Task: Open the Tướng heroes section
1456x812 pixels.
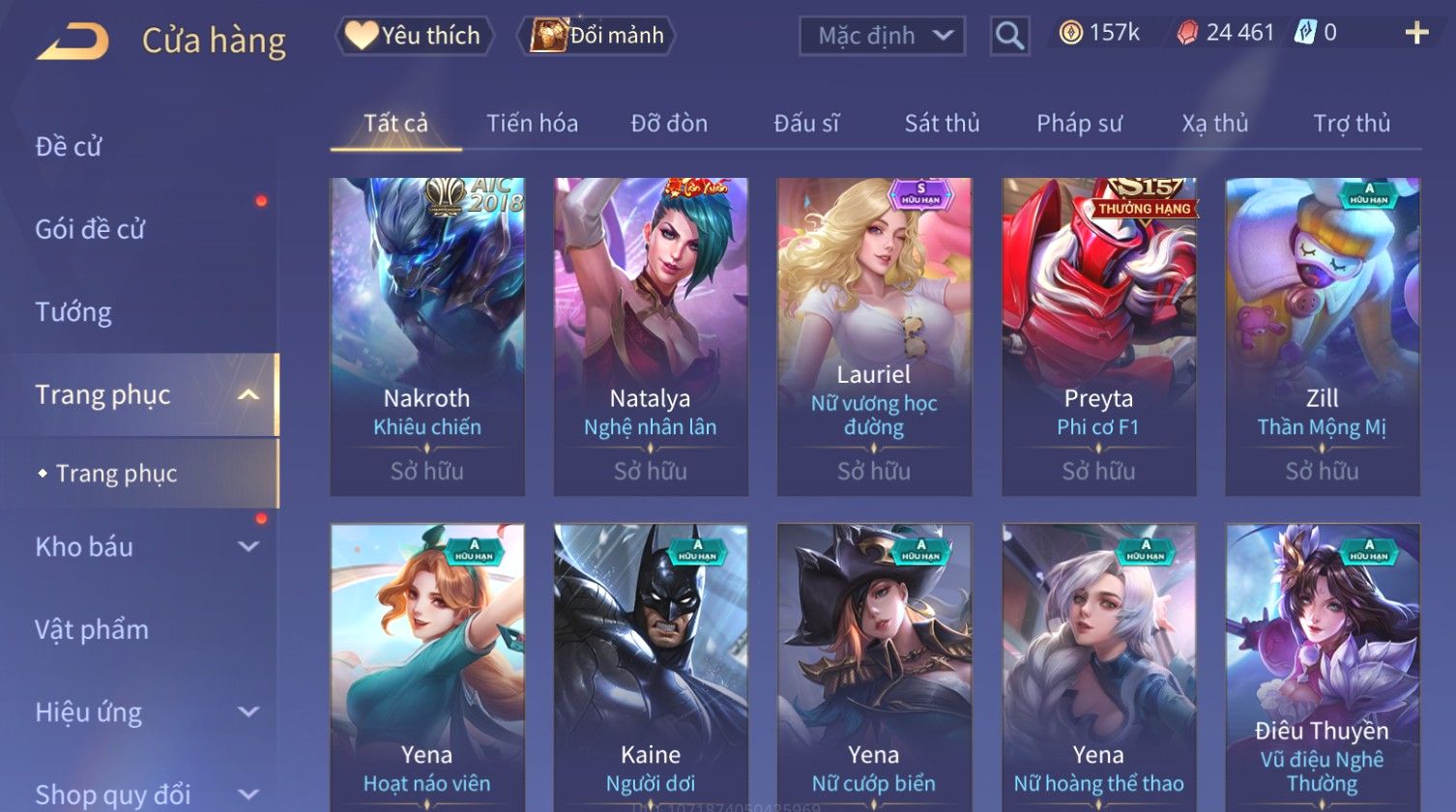Action: coord(73,312)
